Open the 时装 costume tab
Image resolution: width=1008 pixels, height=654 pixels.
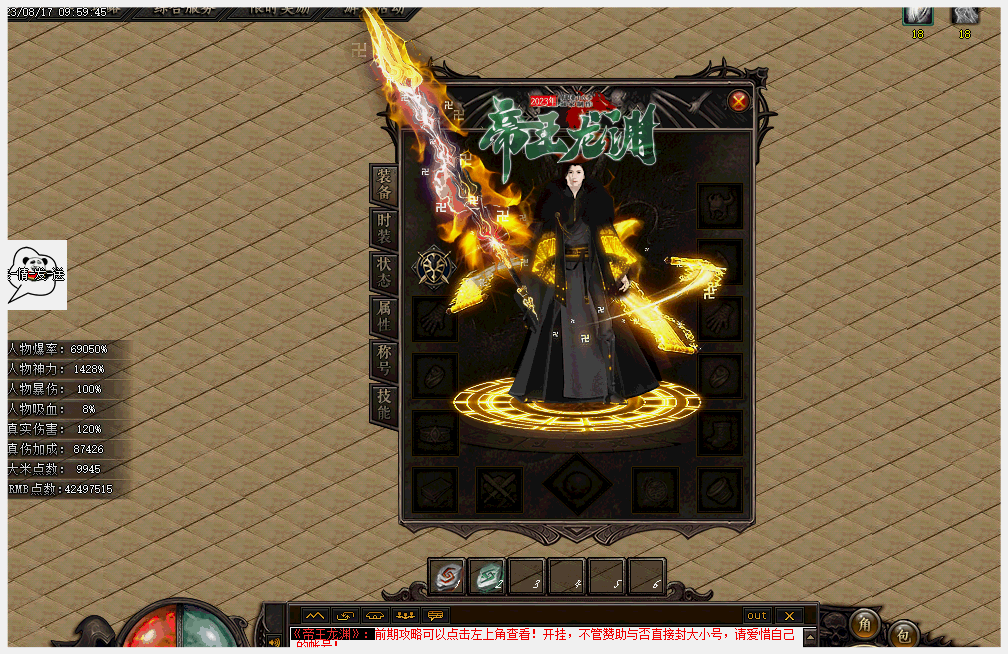384,229
